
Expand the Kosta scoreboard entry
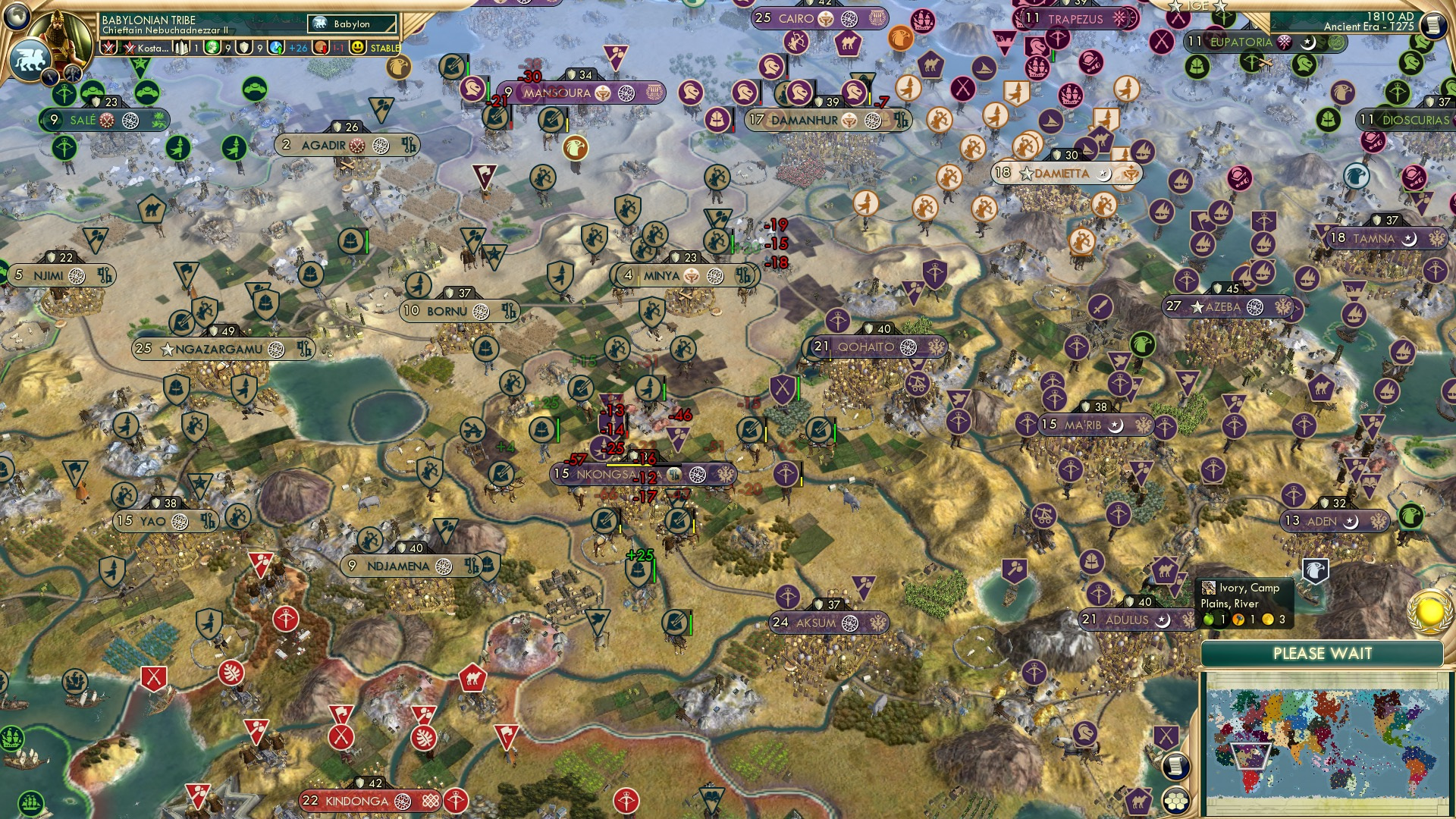click(x=153, y=49)
